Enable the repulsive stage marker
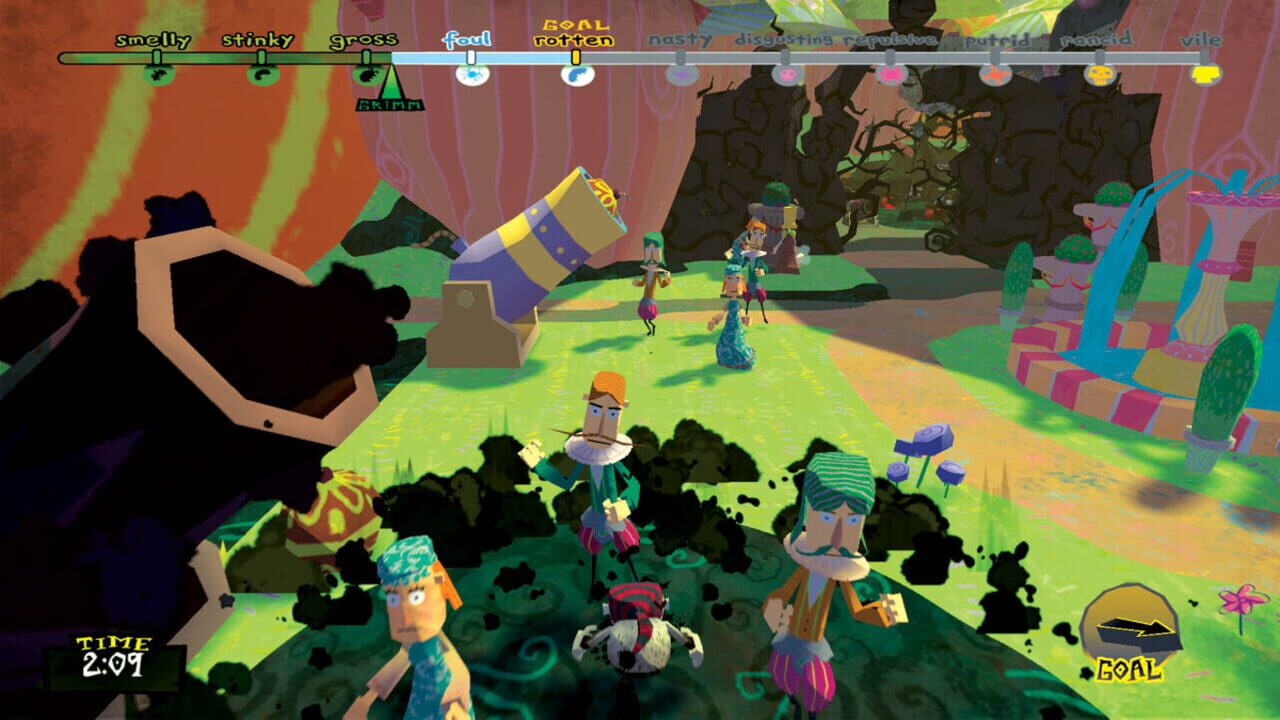The height and width of the screenshot is (720, 1280). pyautogui.click(x=892, y=75)
